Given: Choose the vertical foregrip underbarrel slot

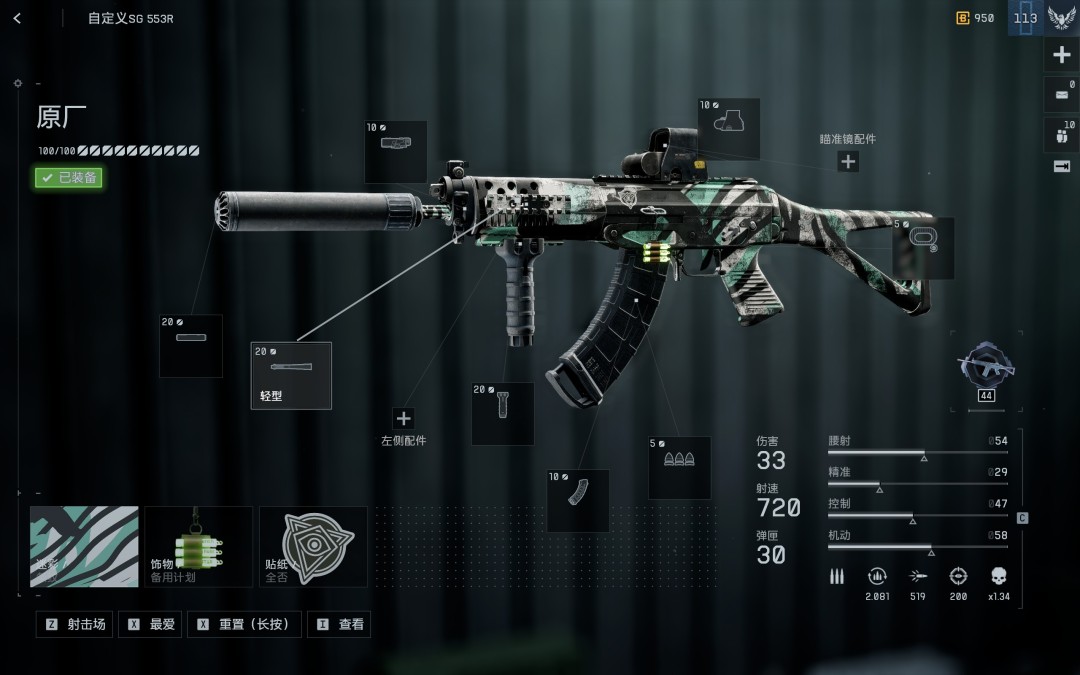Looking at the screenshot, I should point(502,413).
